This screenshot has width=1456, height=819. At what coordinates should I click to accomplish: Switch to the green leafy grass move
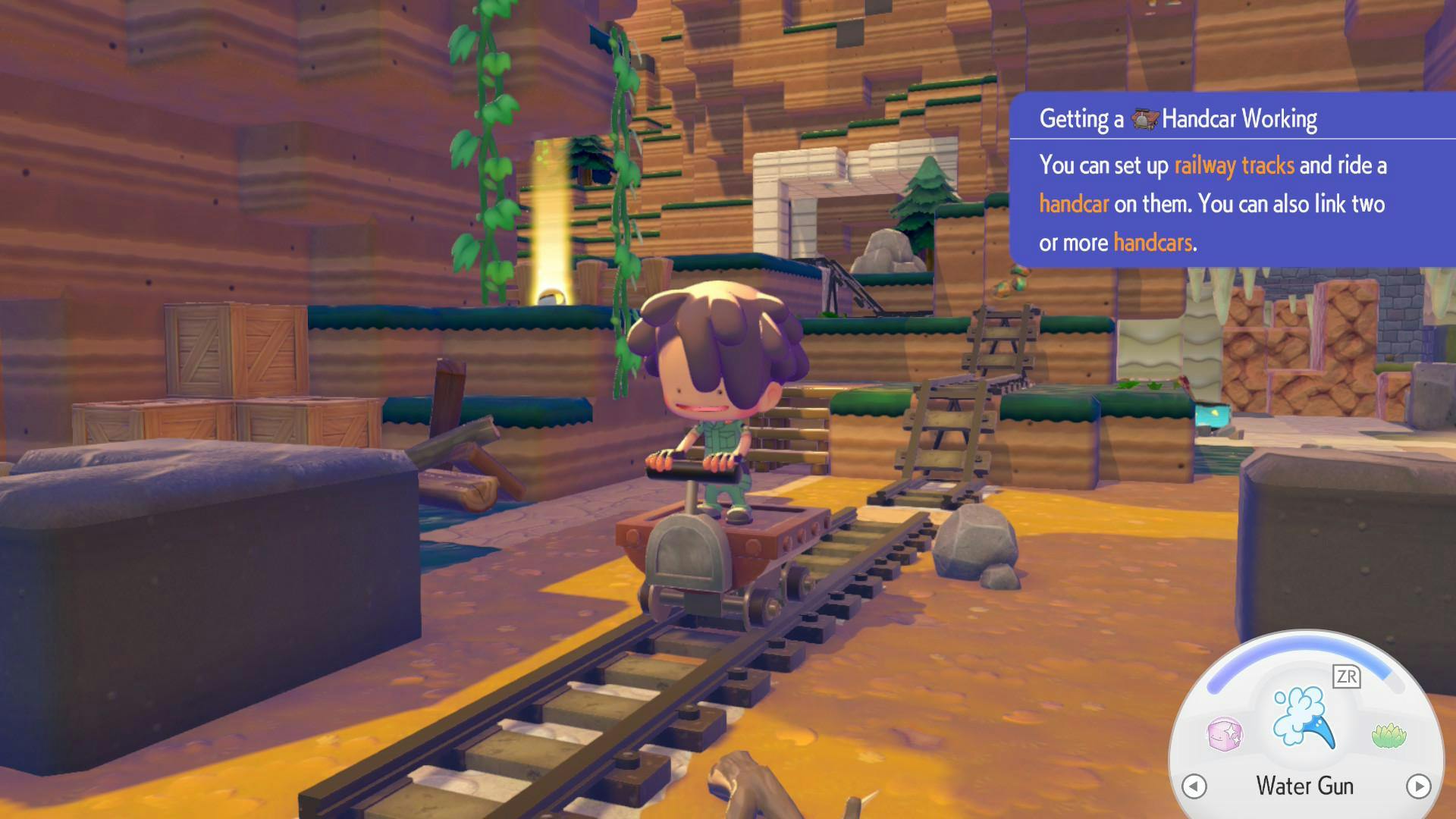1389,735
